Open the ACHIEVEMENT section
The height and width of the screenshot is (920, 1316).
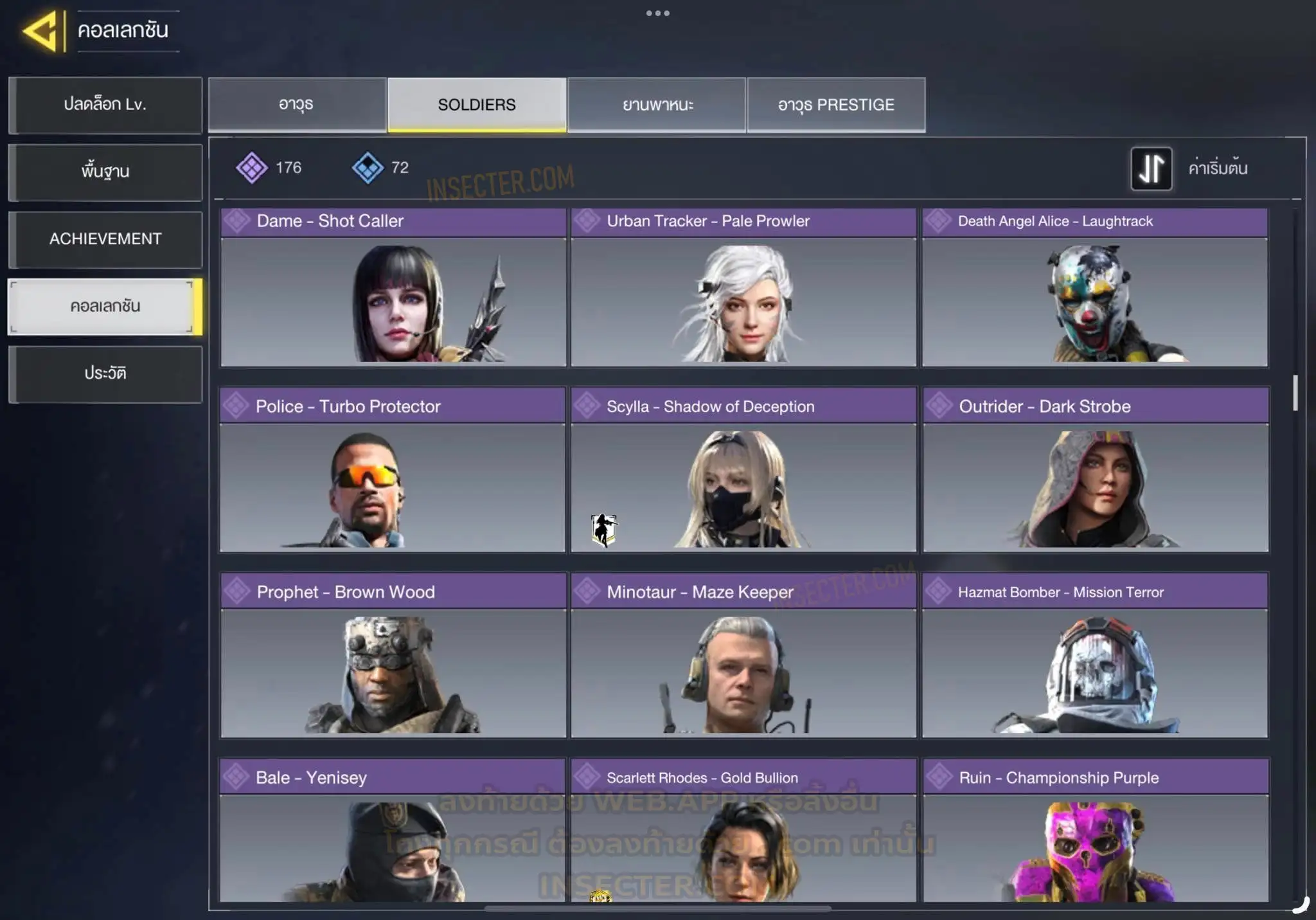(x=105, y=239)
